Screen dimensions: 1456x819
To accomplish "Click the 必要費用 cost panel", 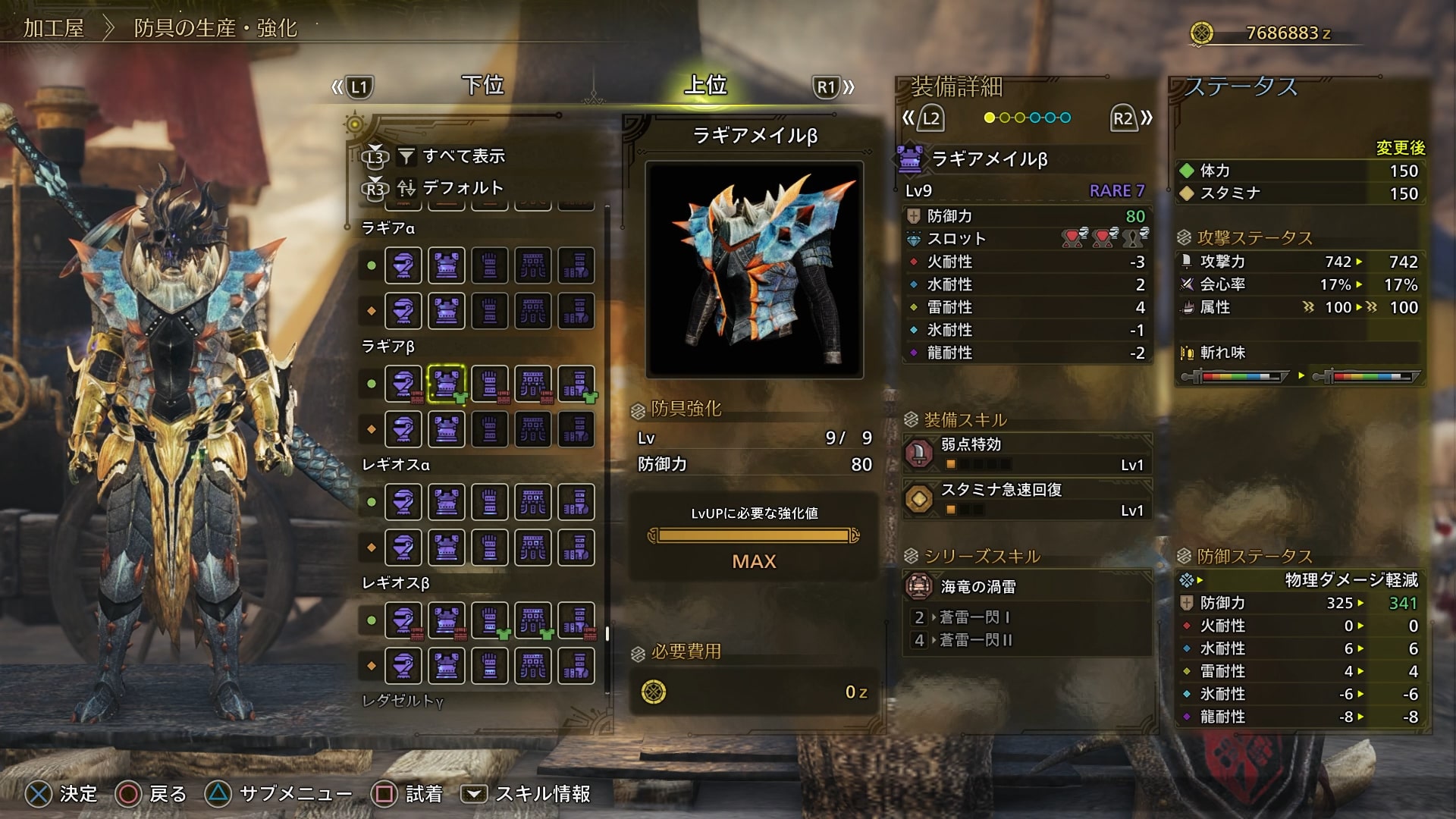I will click(754, 692).
